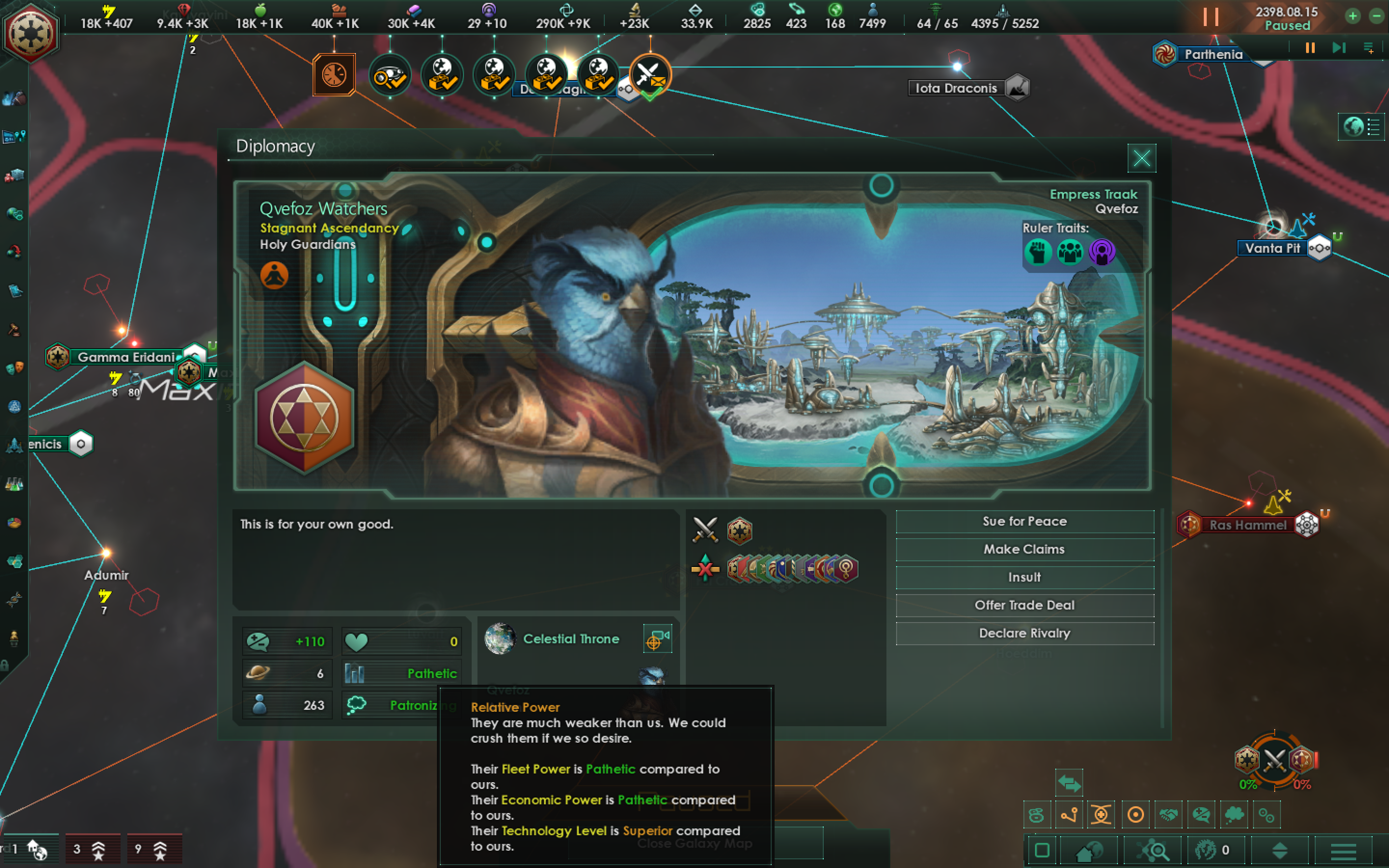The width and height of the screenshot is (1389, 868).
Task: Click the Declare Rivalry button
Action: click(x=1024, y=633)
